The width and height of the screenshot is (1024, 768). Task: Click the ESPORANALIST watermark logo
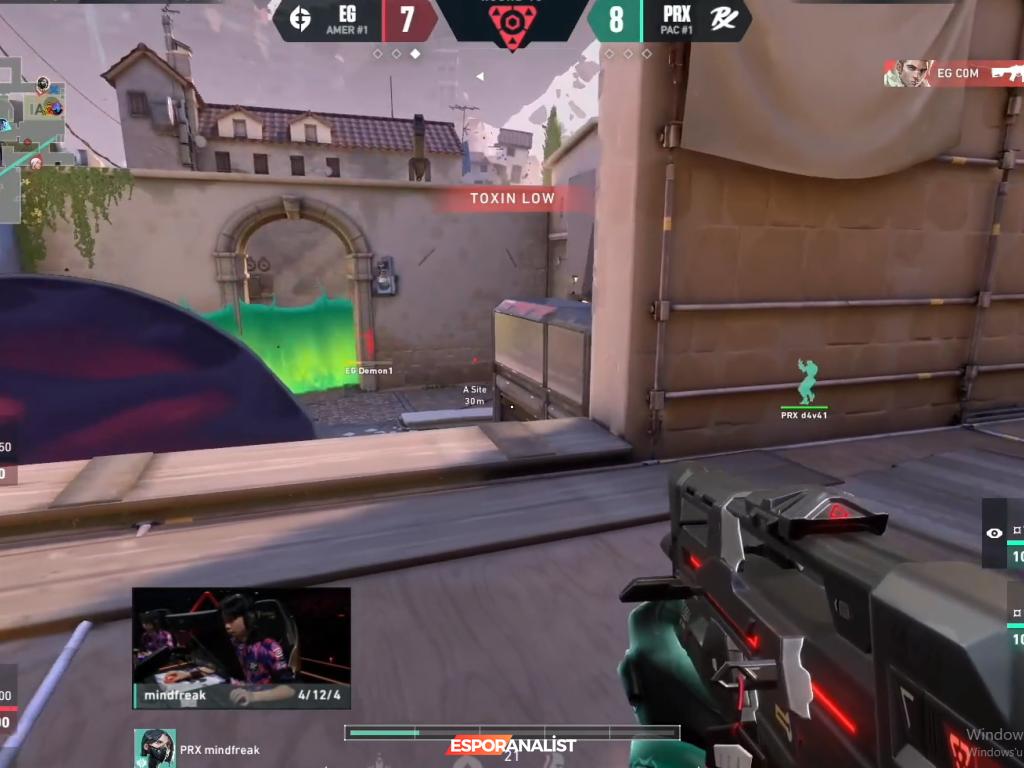click(512, 746)
